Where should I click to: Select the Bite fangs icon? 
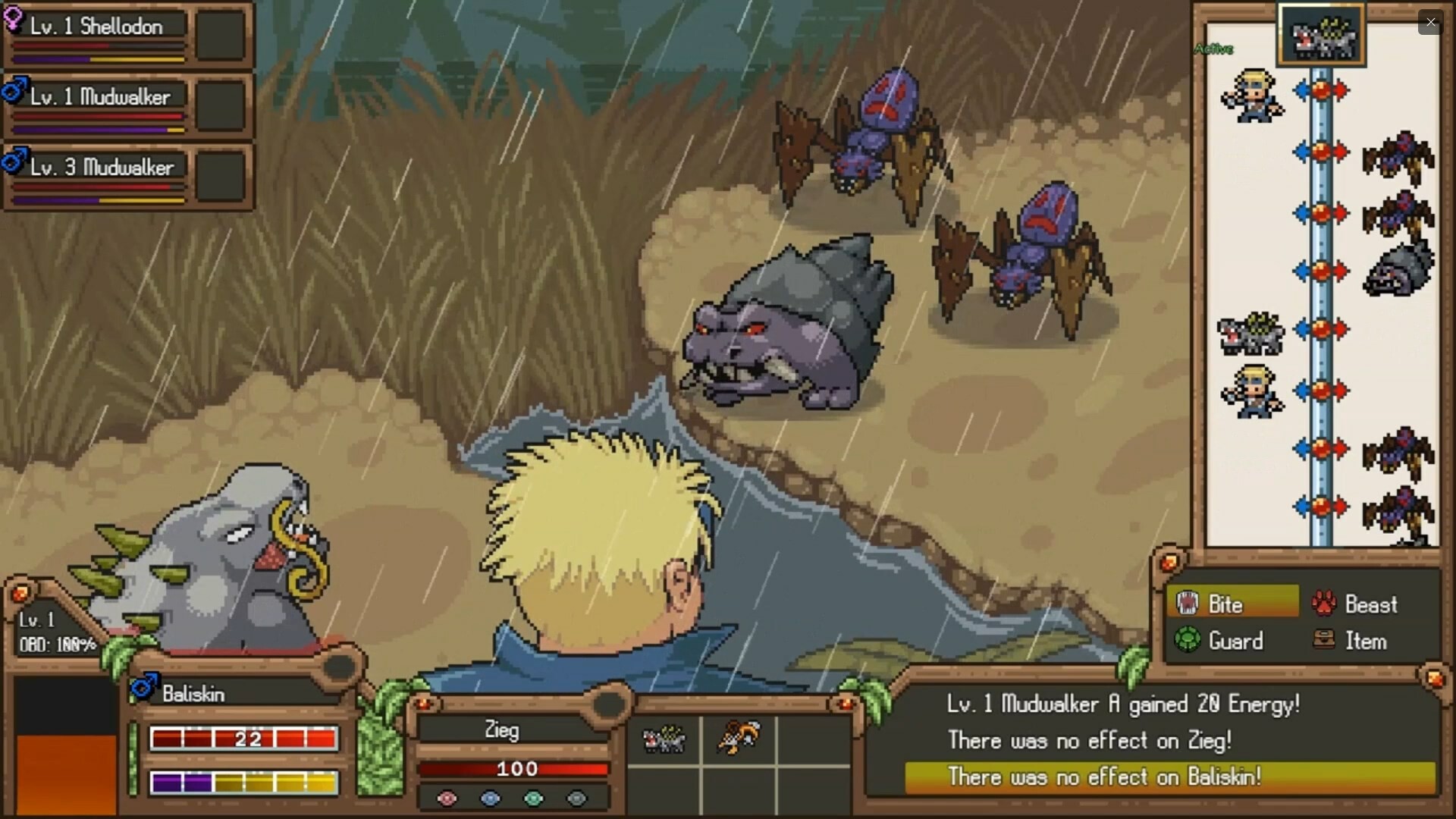point(1188,603)
